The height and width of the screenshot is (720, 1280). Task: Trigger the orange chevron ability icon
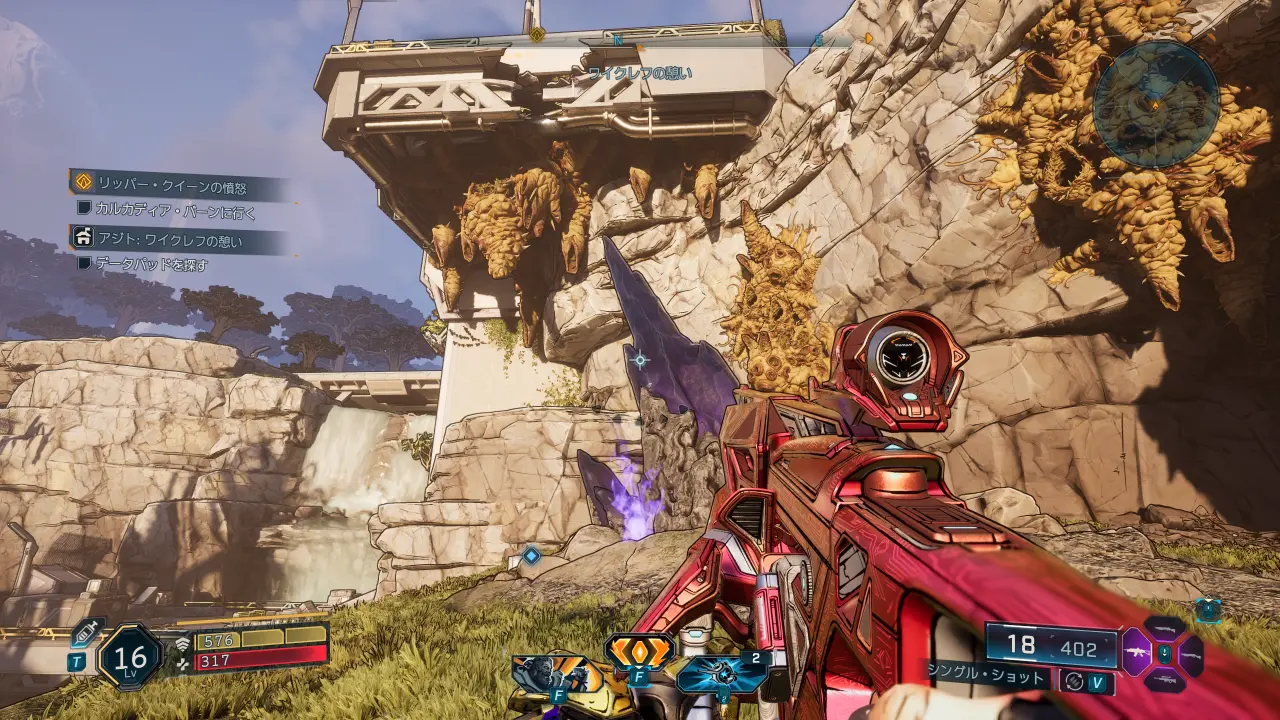tap(640, 651)
